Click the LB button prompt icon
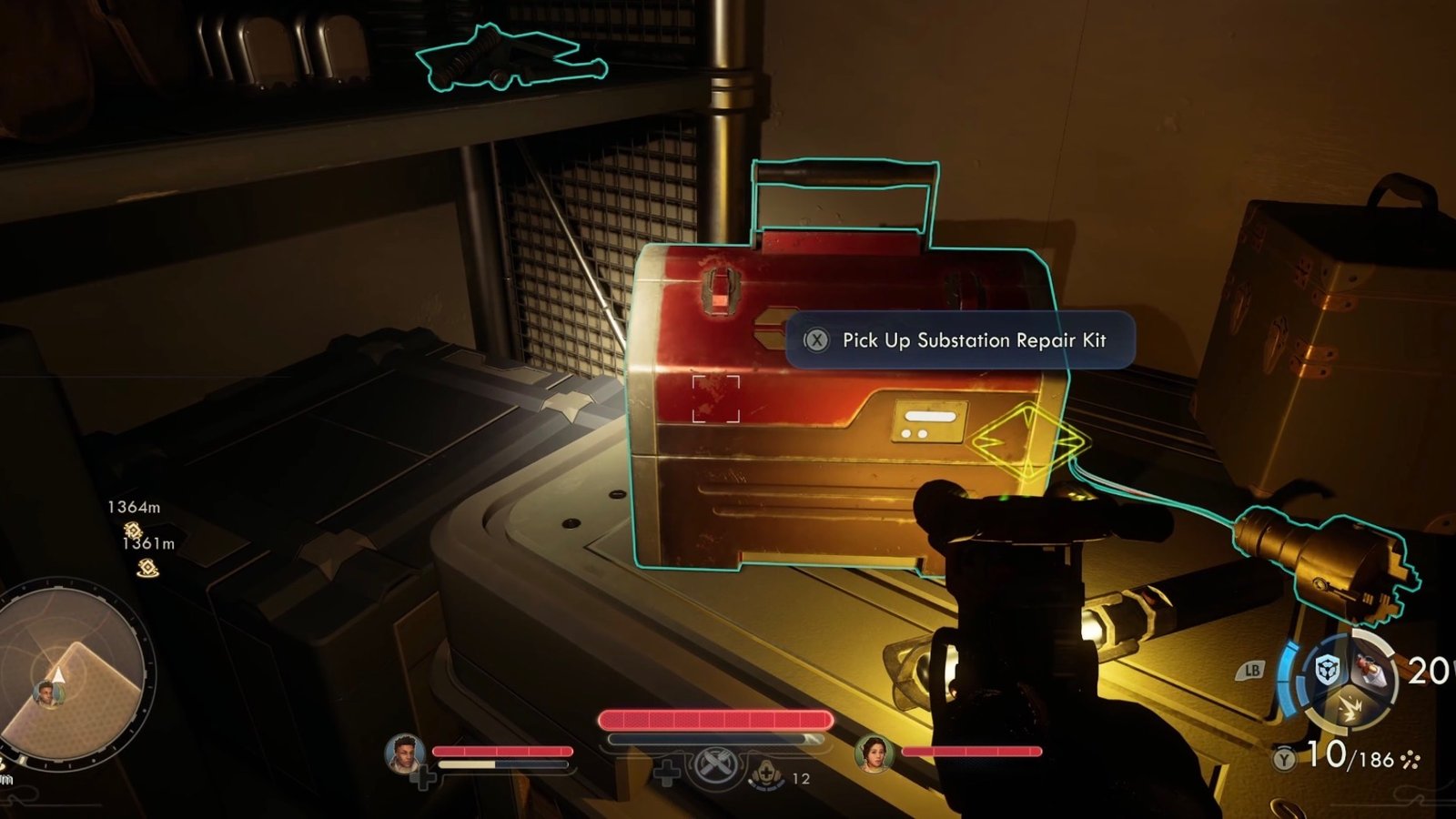This screenshot has height=819, width=1456. [x=1249, y=669]
